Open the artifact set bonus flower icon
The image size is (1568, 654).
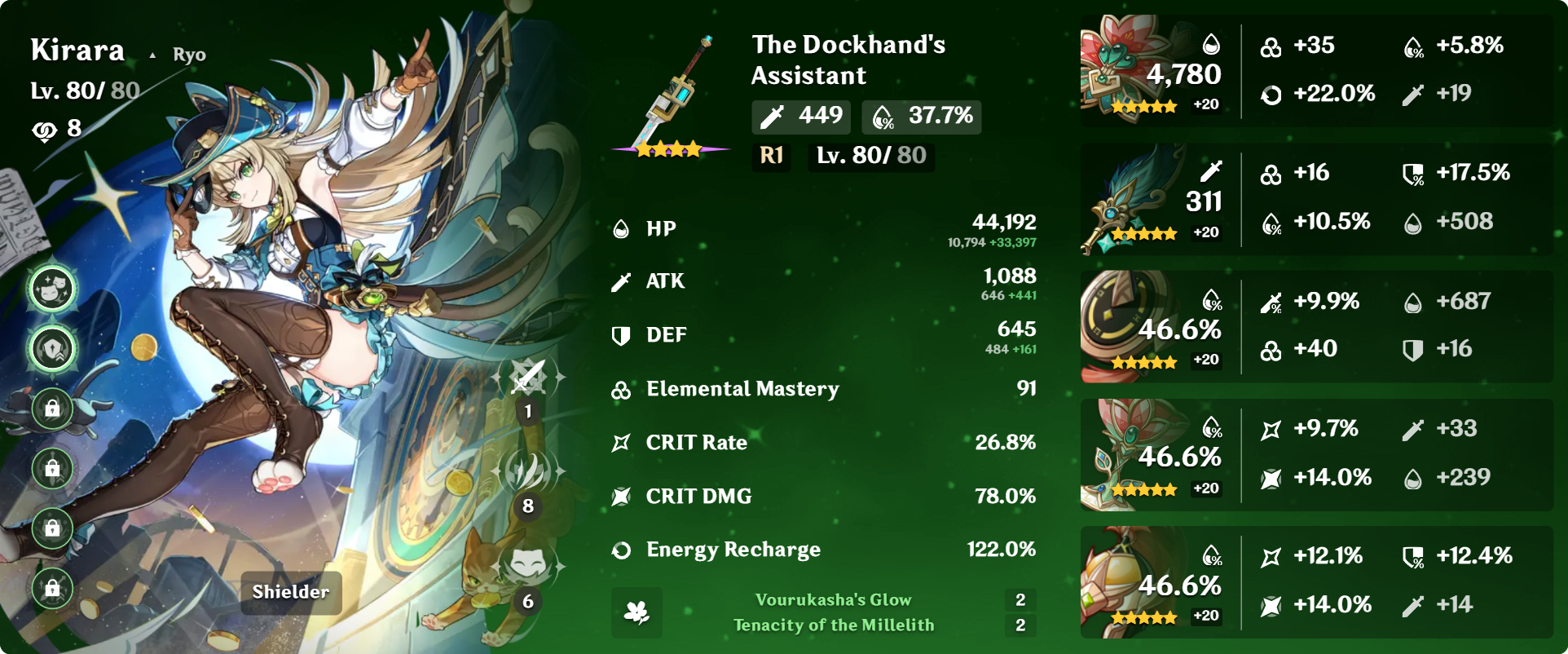[x=636, y=612]
